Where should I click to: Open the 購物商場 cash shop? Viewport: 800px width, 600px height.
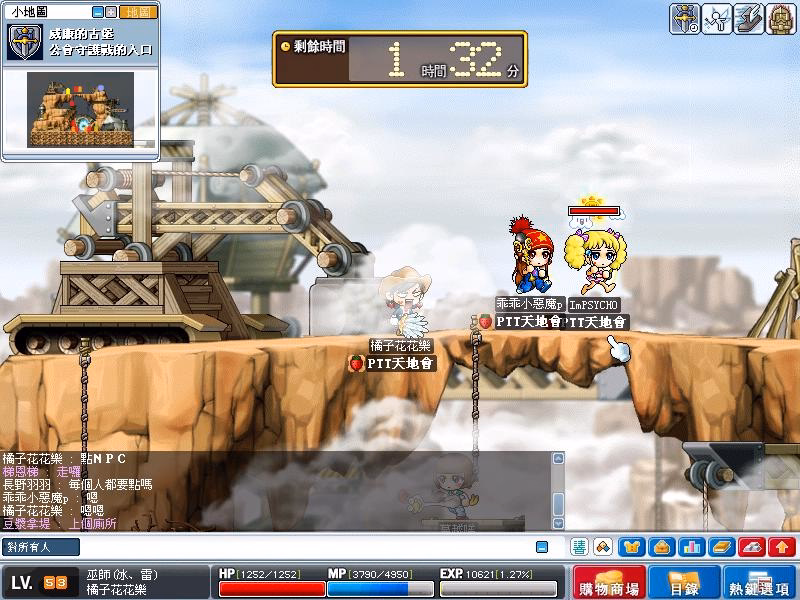[x=609, y=582]
